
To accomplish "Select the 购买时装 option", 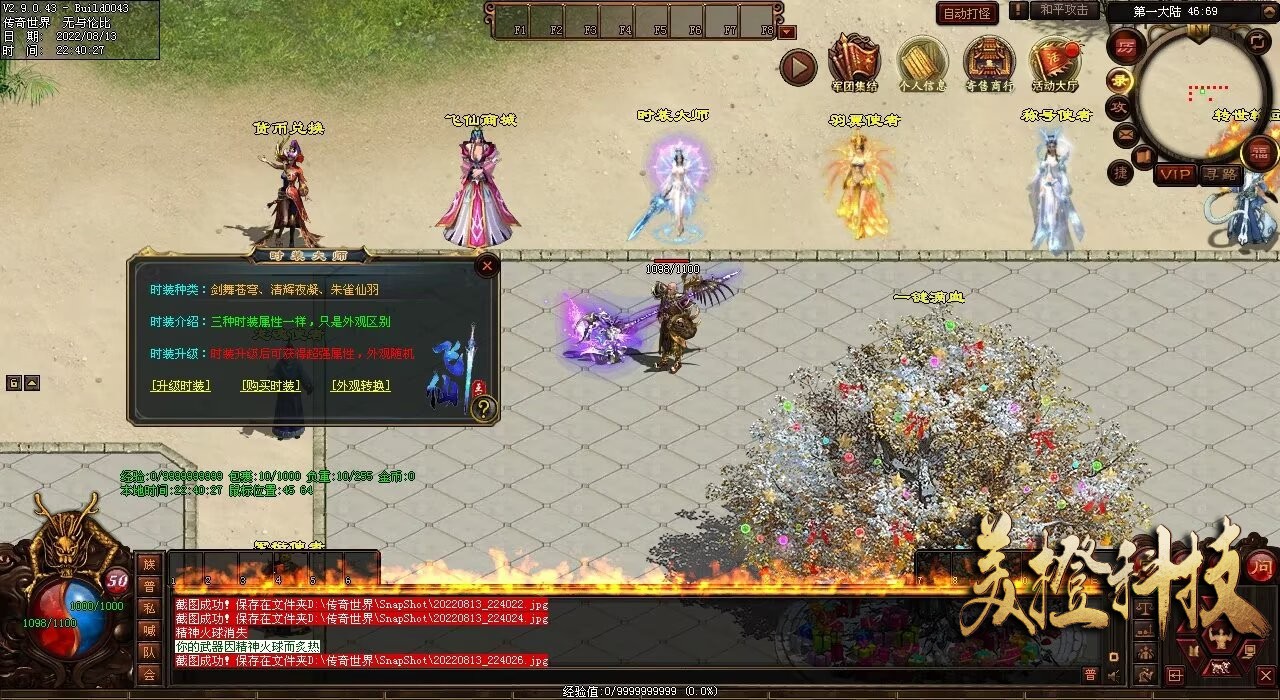I will (270, 385).
